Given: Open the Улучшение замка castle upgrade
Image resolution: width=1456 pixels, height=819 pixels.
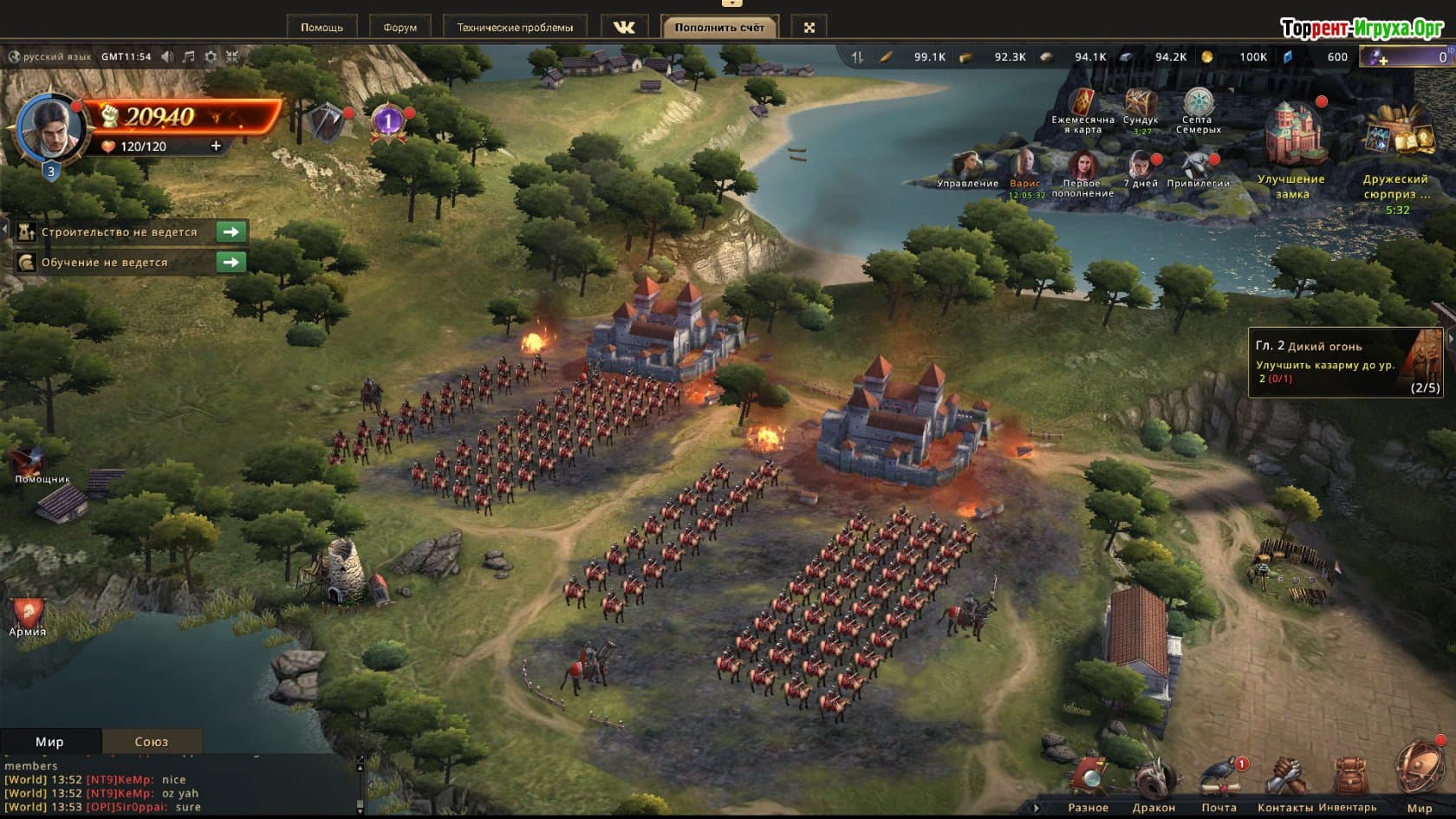Looking at the screenshot, I should [1291, 147].
